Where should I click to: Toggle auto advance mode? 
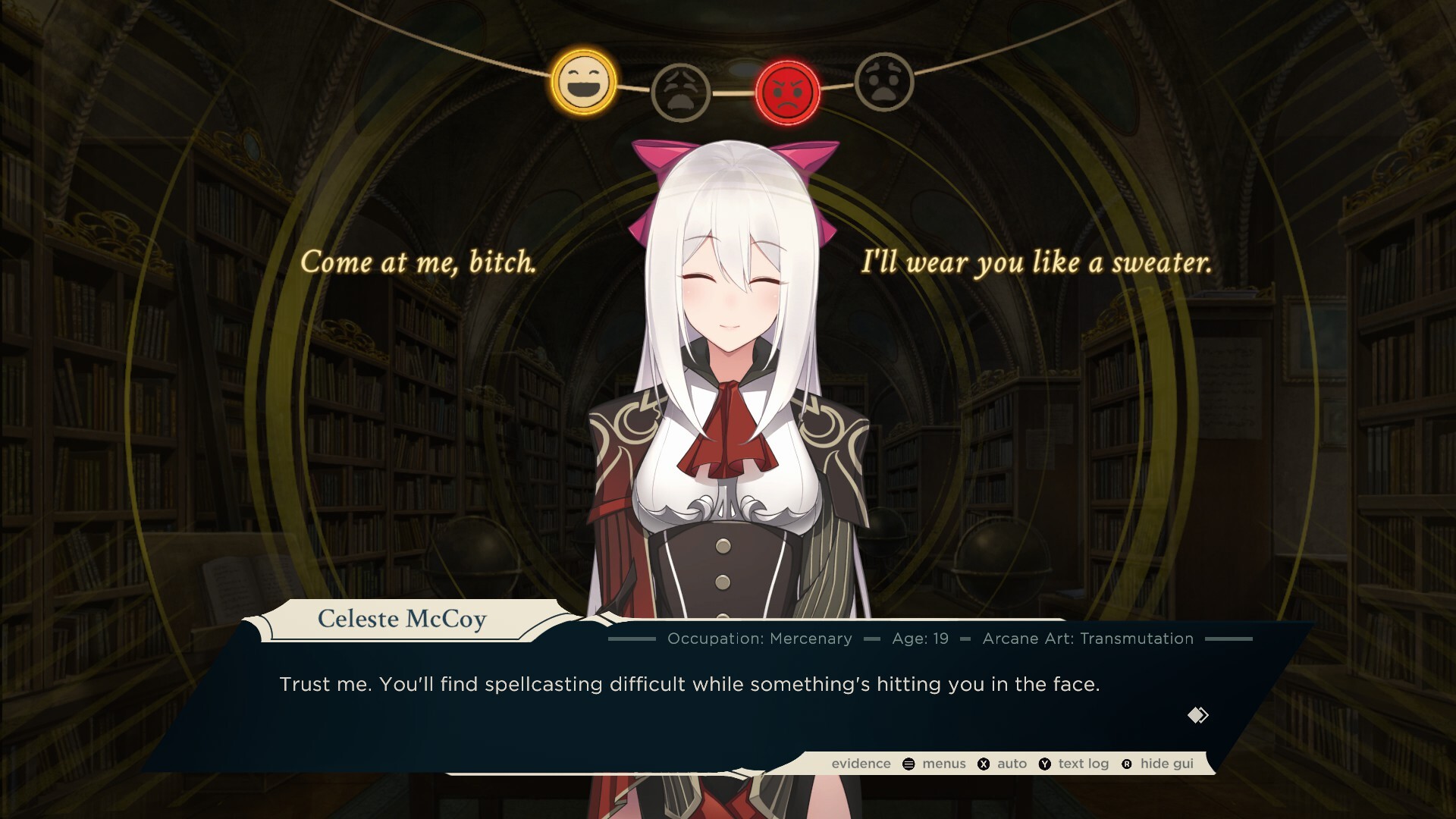pyautogui.click(x=1003, y=764)
